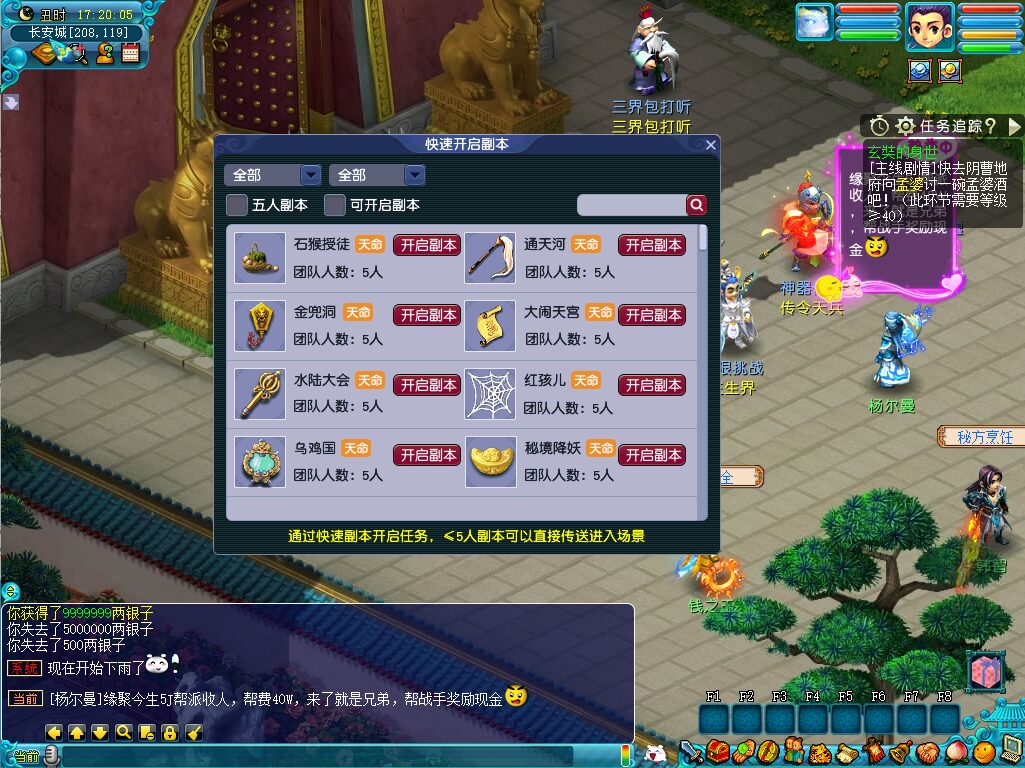The width and height of the screenshot is (1025, 768).
Task: Launch the 乌鸡国 dungeon
Action: point(426,455)
